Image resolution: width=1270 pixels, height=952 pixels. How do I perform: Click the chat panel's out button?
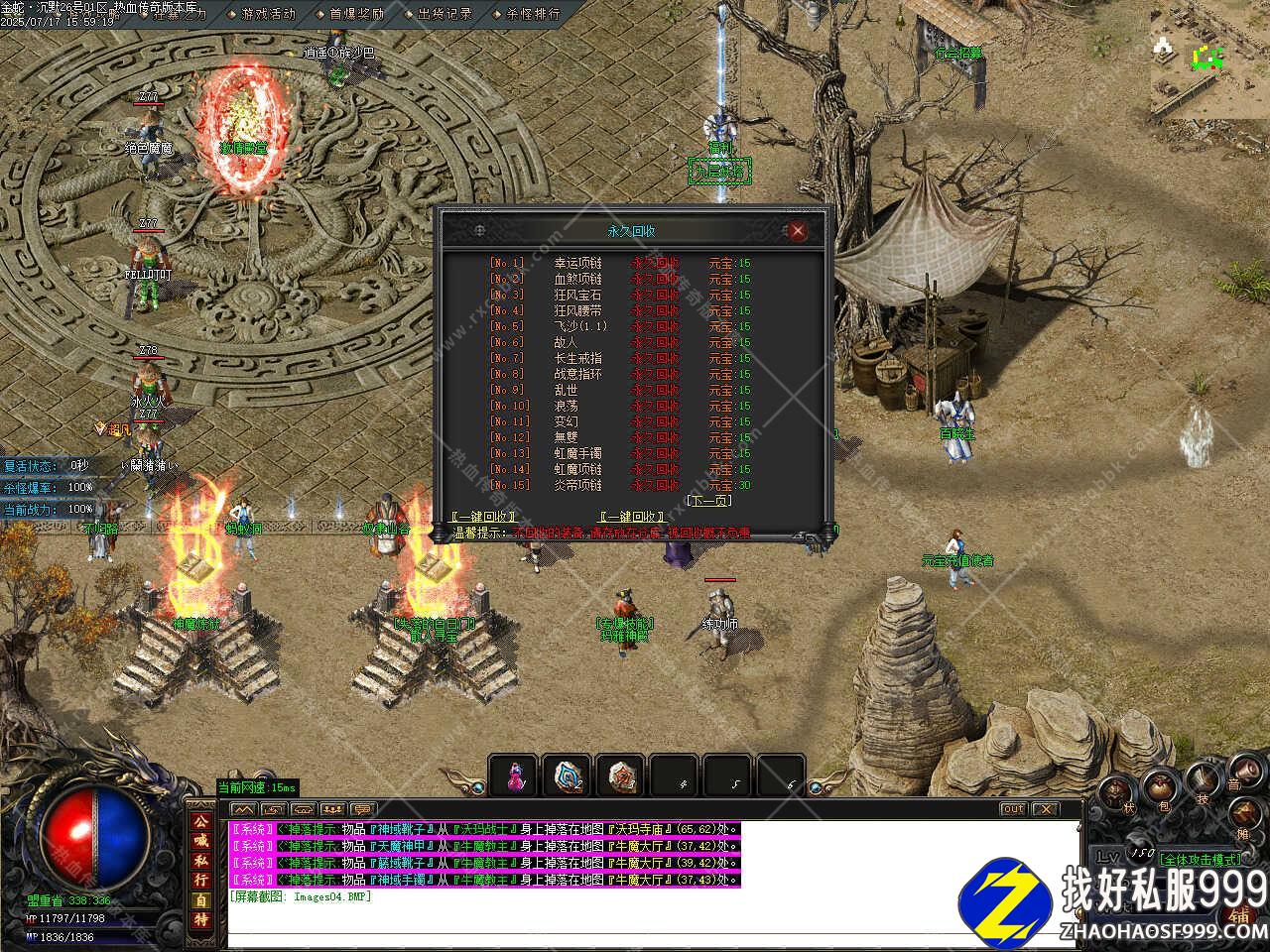pos(1012,809)
